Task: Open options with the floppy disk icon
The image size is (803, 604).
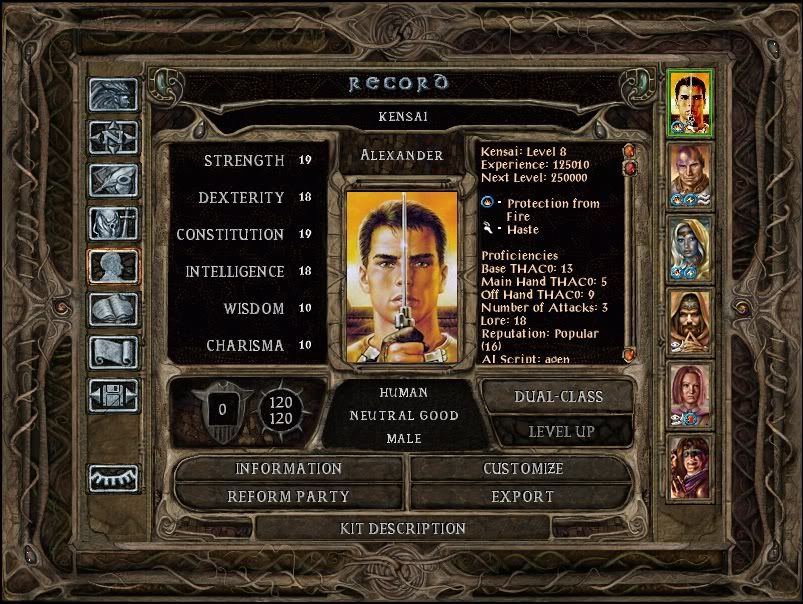Action: point(113,395)
